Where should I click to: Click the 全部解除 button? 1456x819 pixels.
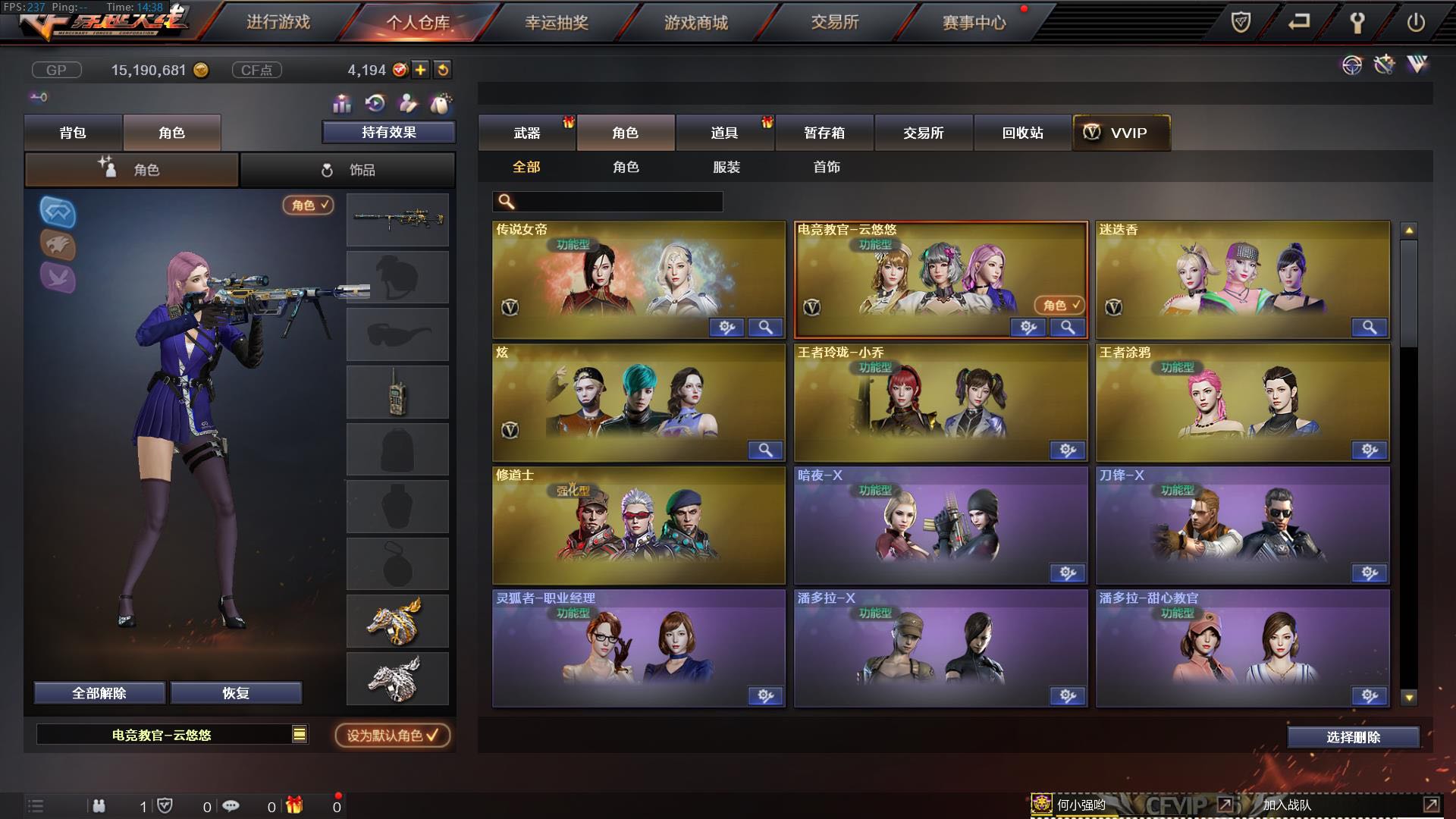tap(99, 692)
